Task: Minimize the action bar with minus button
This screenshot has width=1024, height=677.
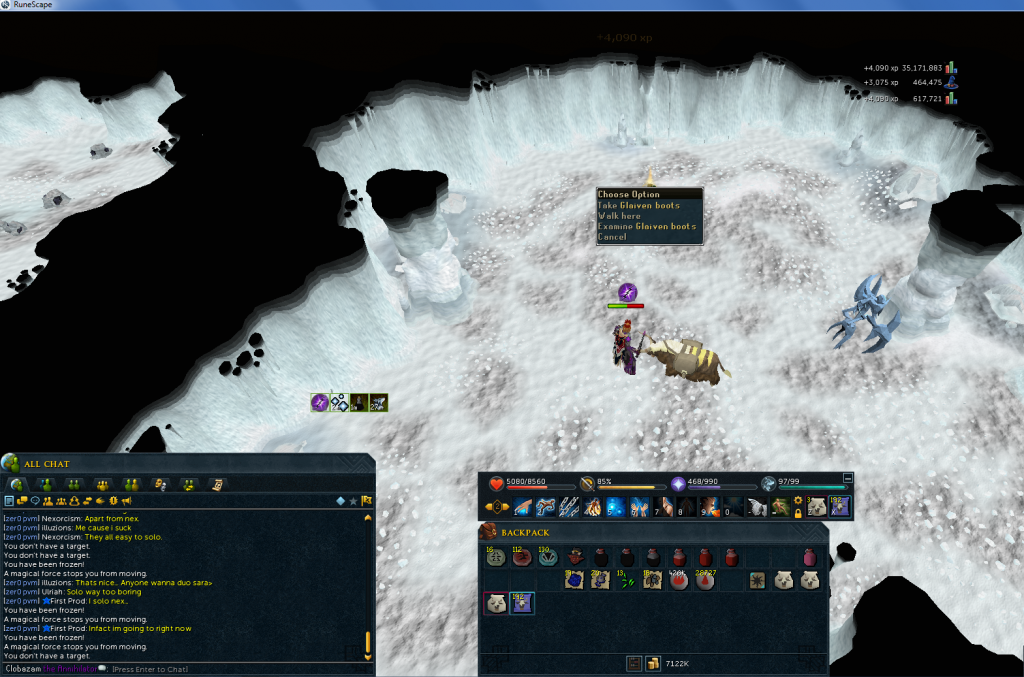Action: 848,478
